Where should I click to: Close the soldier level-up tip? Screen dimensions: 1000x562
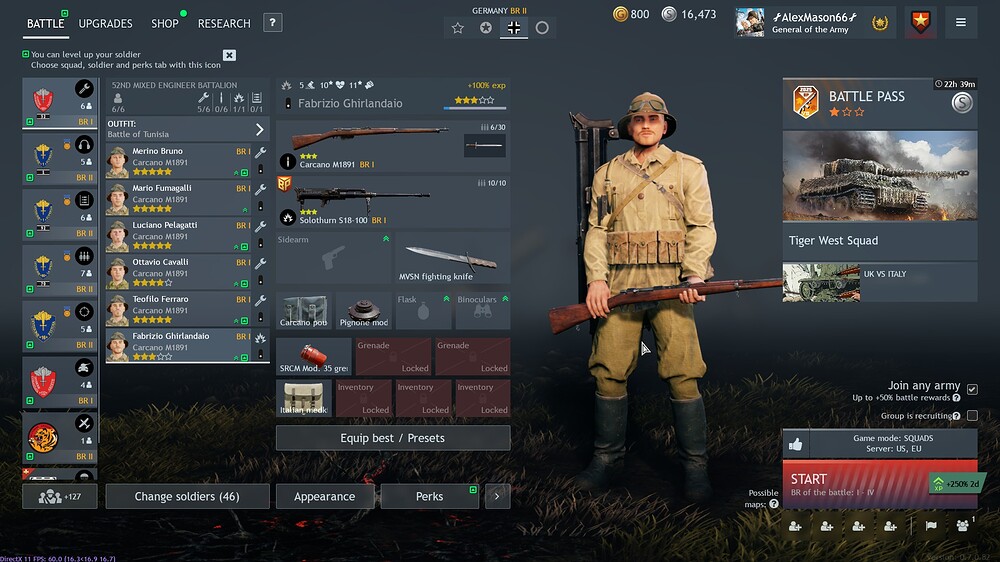[x=229, y=55]
